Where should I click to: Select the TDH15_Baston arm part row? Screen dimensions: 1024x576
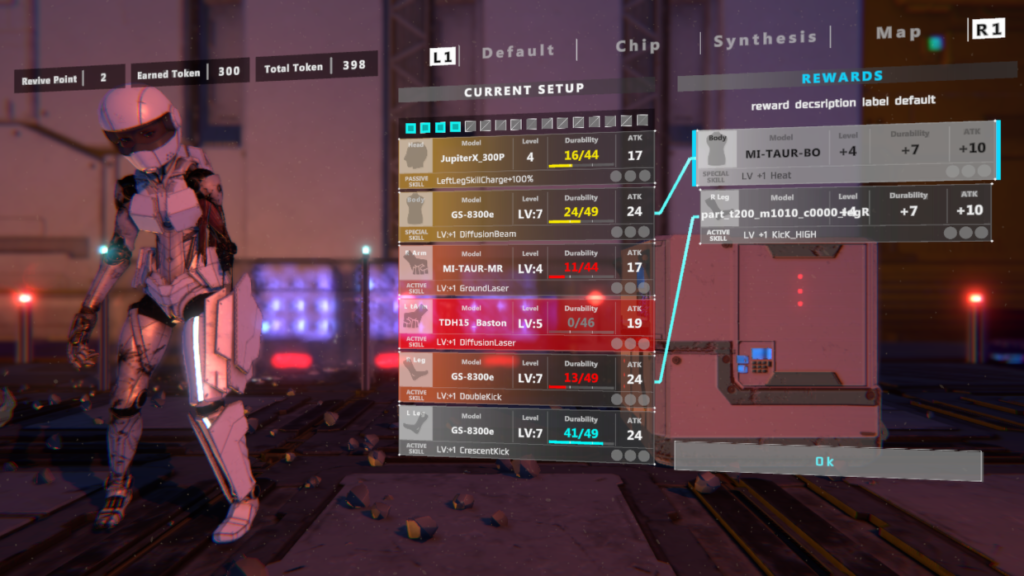pyautogui.click(x=526, y=324)
